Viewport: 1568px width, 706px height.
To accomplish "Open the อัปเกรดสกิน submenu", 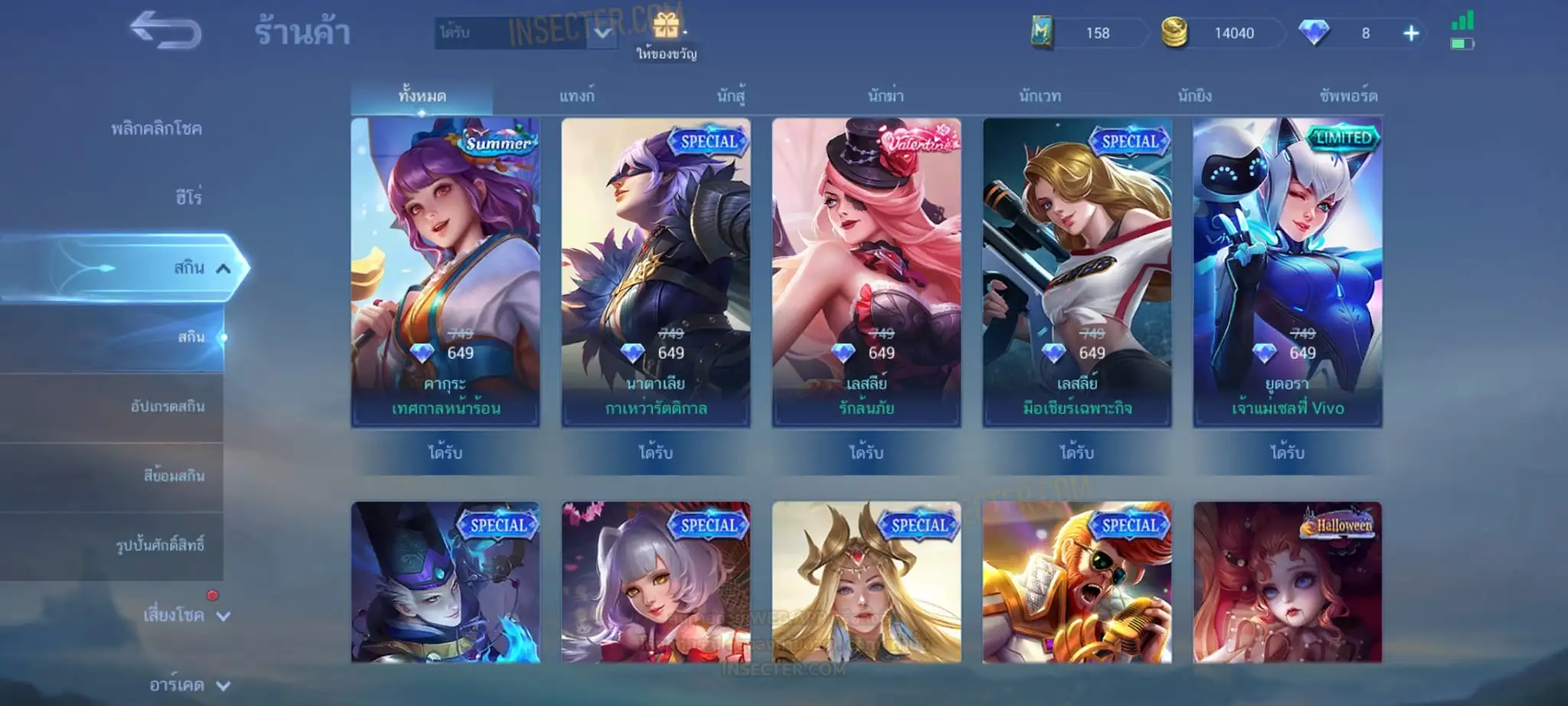I will [x=167, y=407].
